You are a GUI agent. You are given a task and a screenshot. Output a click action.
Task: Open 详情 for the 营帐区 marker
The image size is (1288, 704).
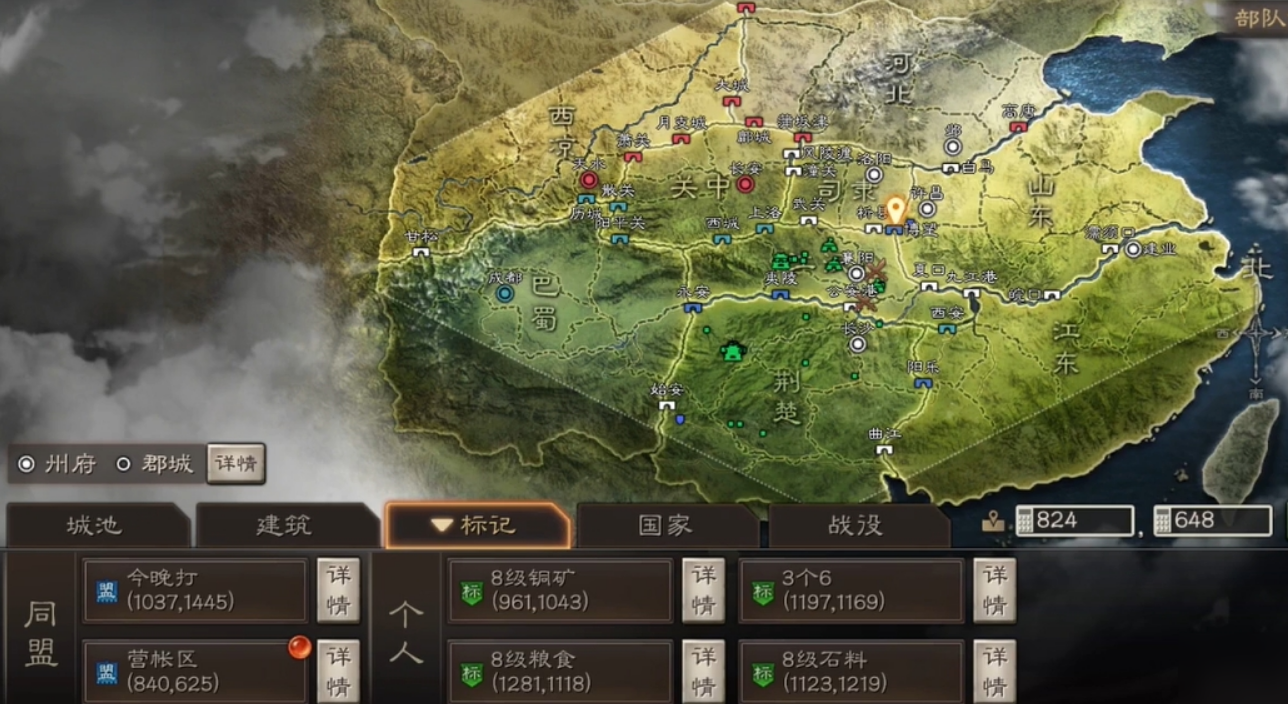pos(338,671)
